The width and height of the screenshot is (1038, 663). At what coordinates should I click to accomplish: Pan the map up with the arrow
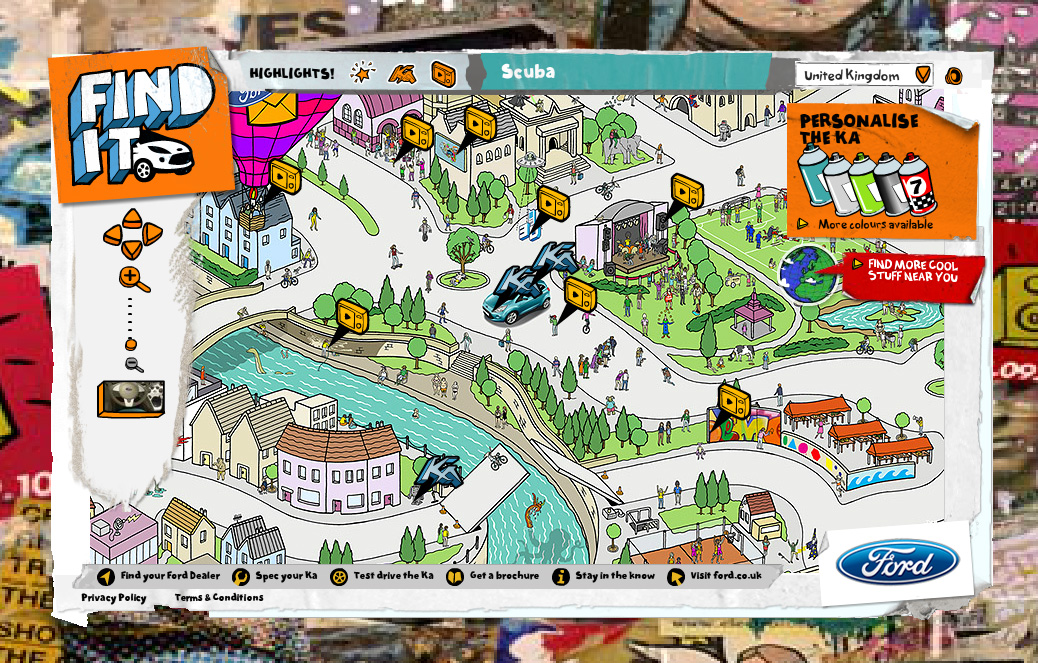tap(132, 218)
